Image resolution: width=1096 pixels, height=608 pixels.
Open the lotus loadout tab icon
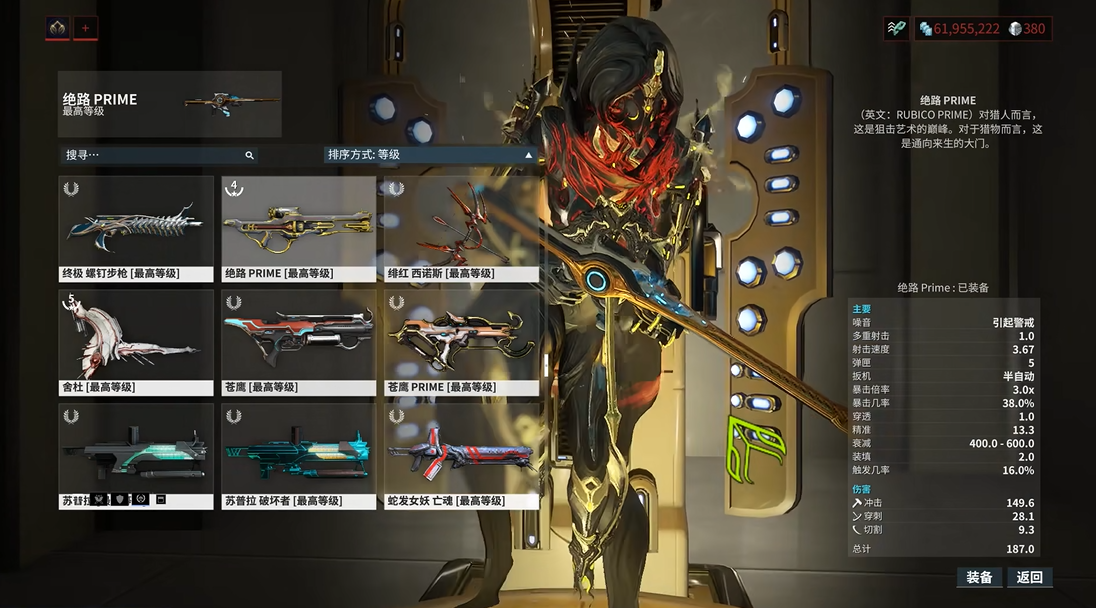pos(57,28)
